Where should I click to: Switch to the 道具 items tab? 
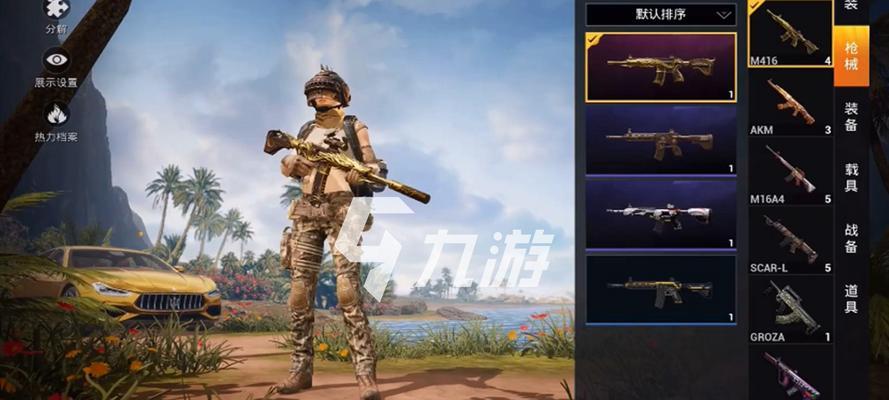point(851,298)
